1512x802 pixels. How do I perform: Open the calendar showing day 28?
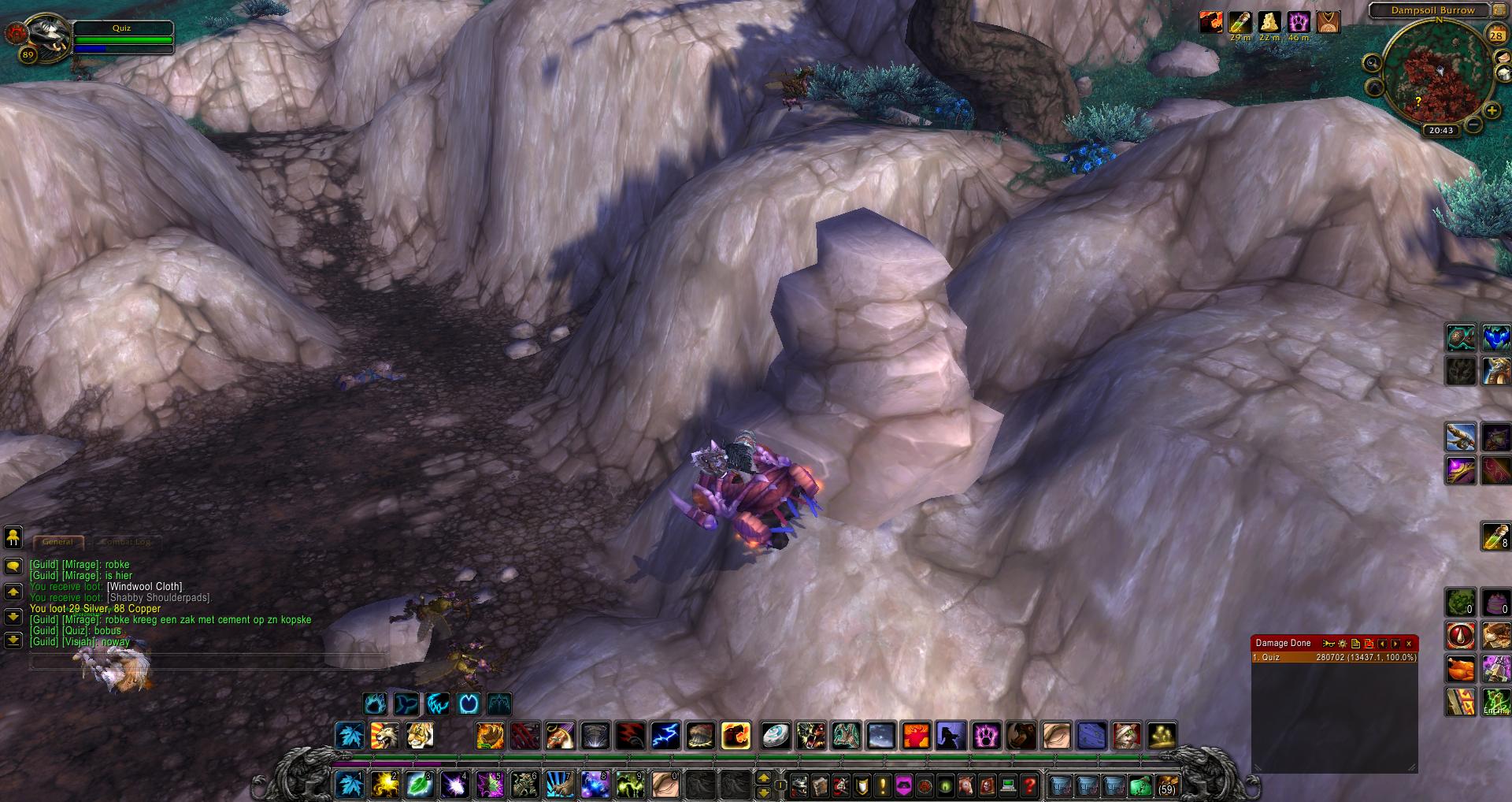(1495, 35)
